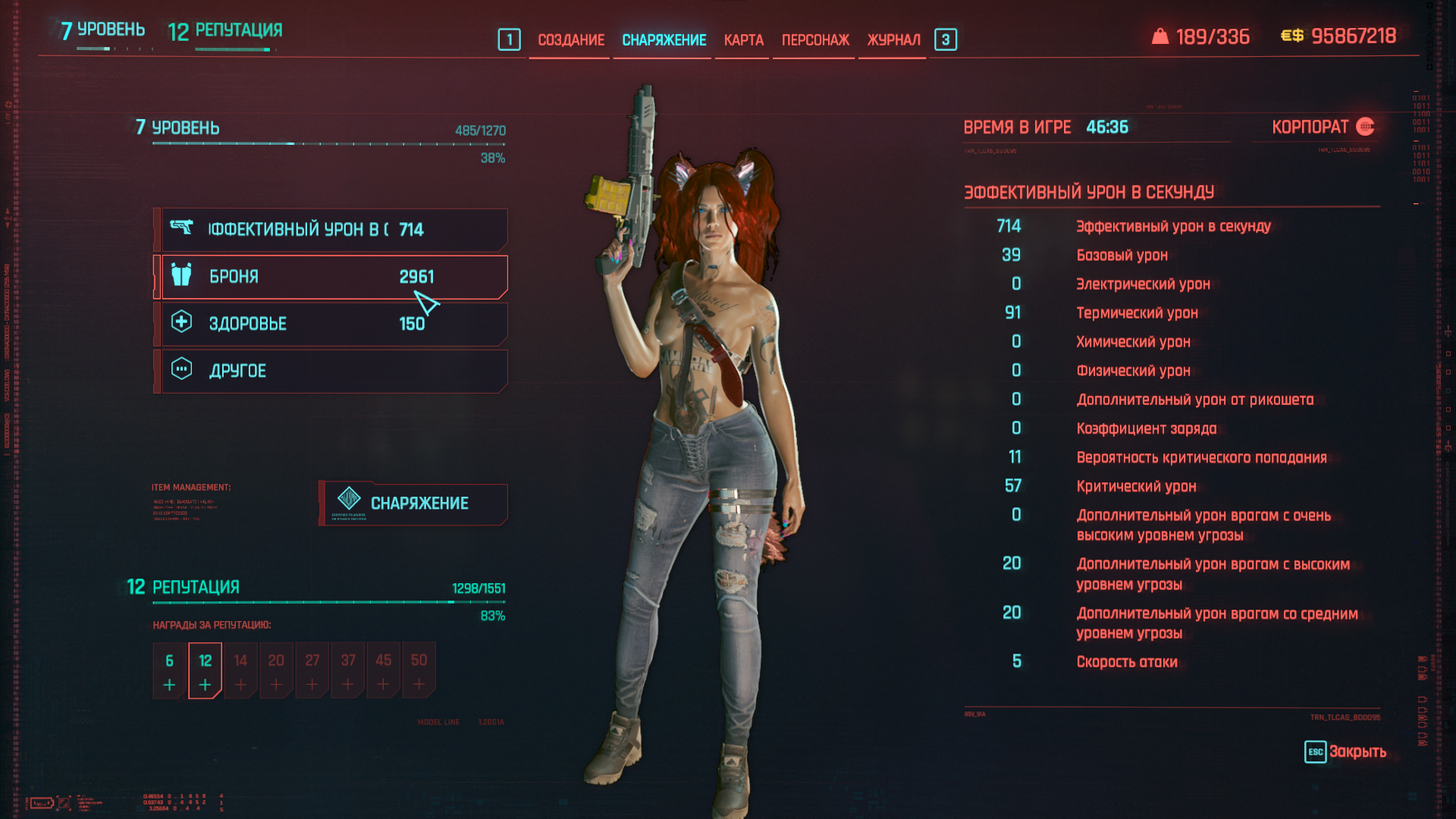
Task: View the level 20 reputation reward
Action: coord(276,670)
